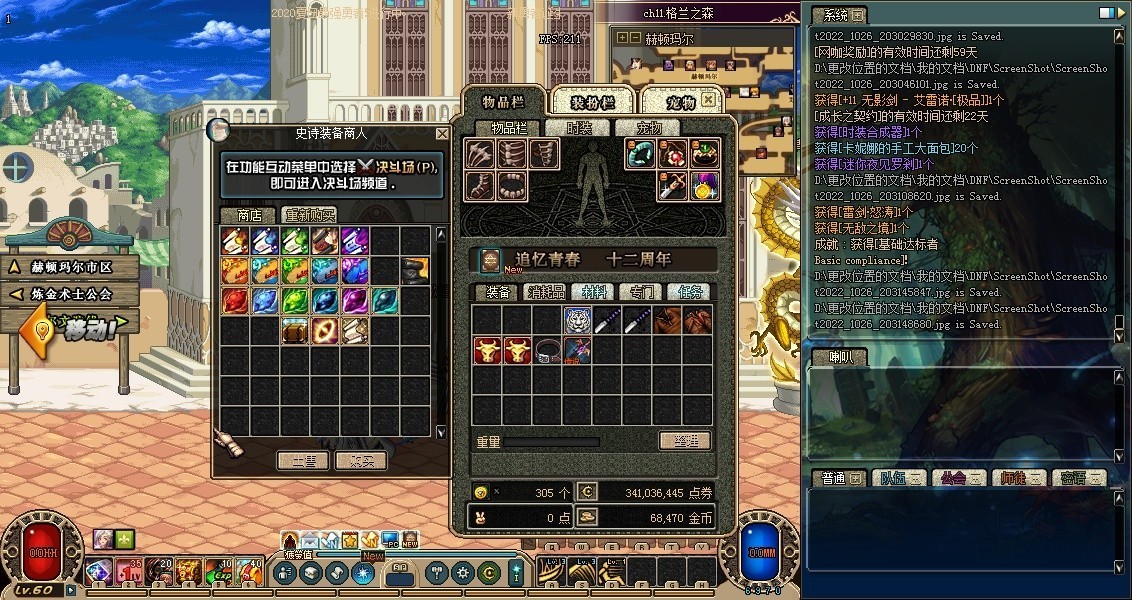Switch to the 重新购买 repurchase tab
1132x600 pixels.
308,215
